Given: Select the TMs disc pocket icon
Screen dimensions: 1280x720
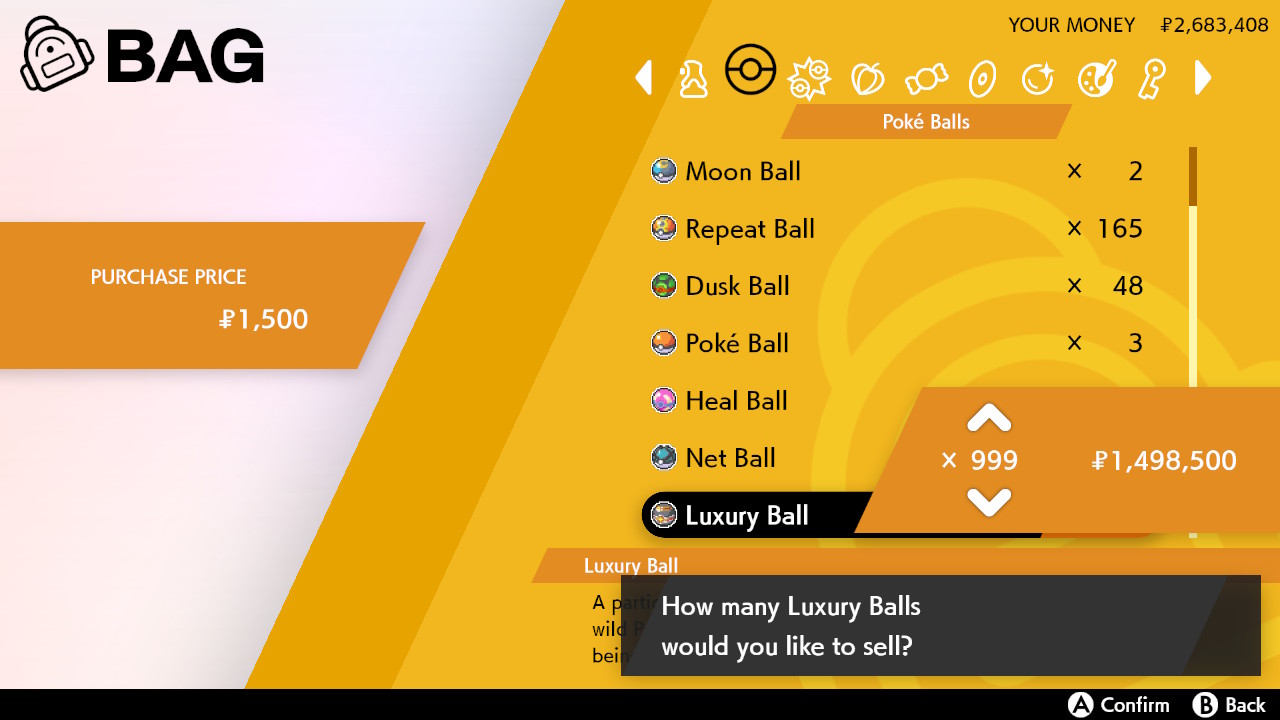Looking at the screenshot, I should [x=981, y=78].
